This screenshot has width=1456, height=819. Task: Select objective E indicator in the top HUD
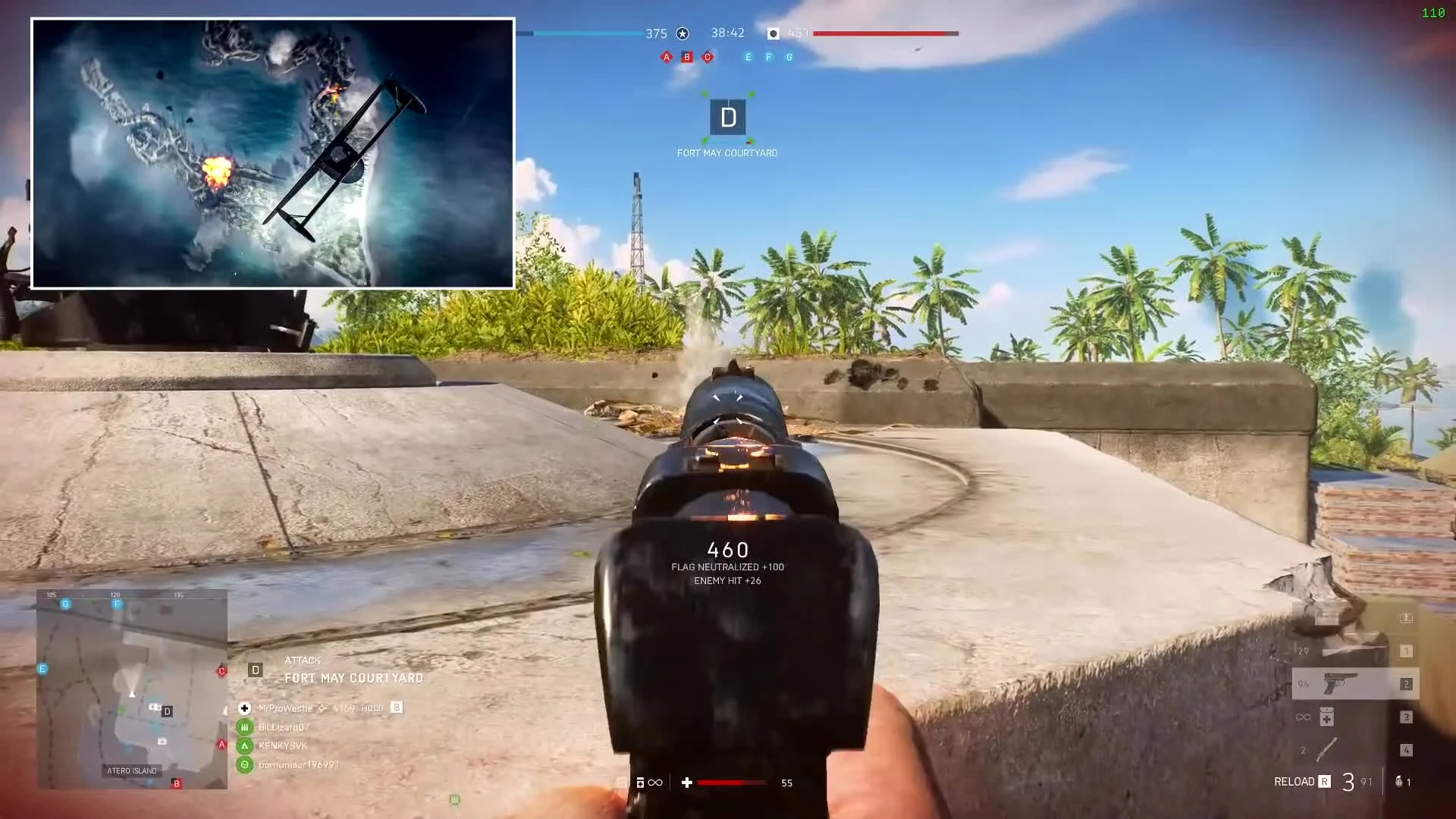747,56
